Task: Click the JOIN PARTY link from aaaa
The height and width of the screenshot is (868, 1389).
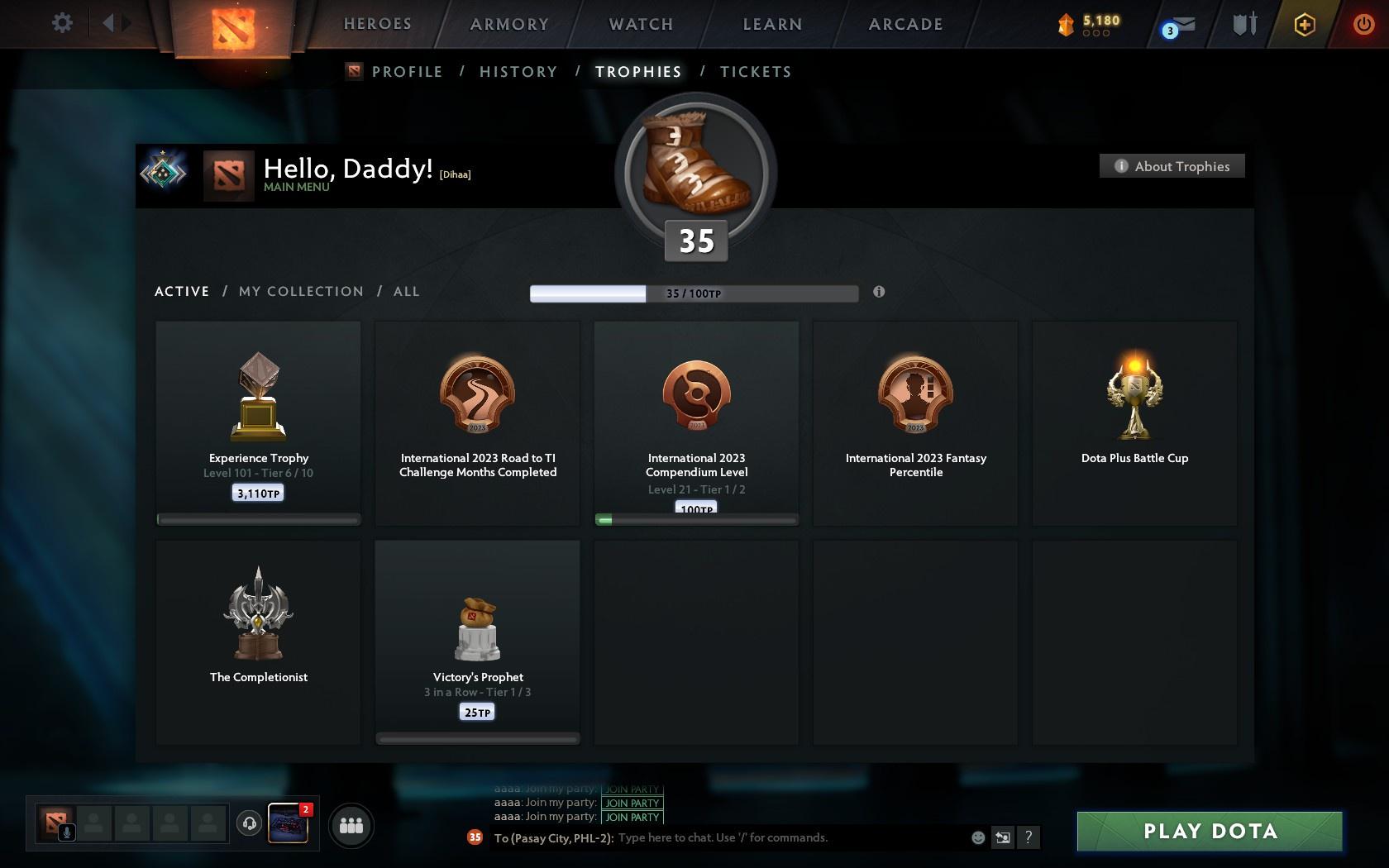Action: [631, 803]
